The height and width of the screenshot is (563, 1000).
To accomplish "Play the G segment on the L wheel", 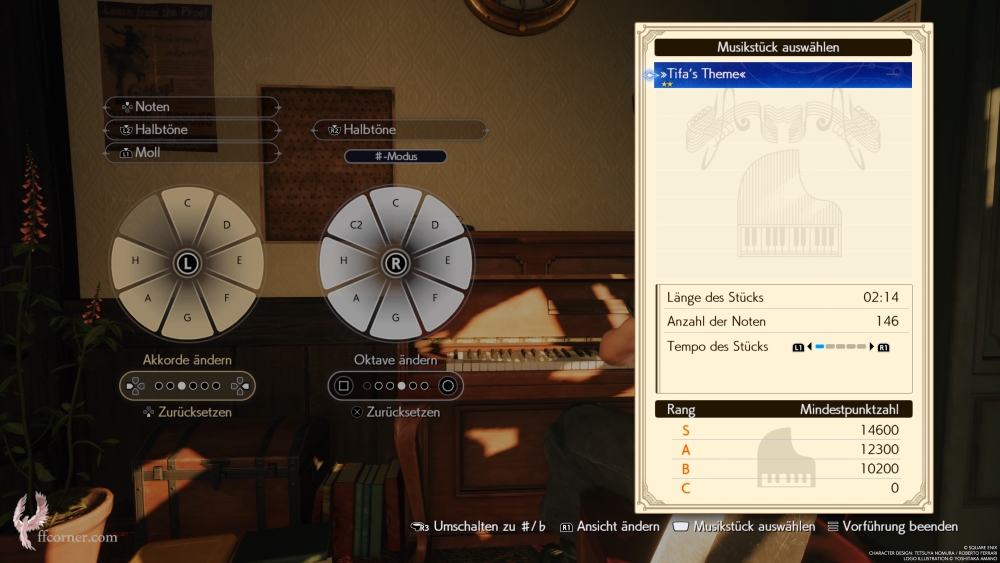I will [x=187, y=318].
